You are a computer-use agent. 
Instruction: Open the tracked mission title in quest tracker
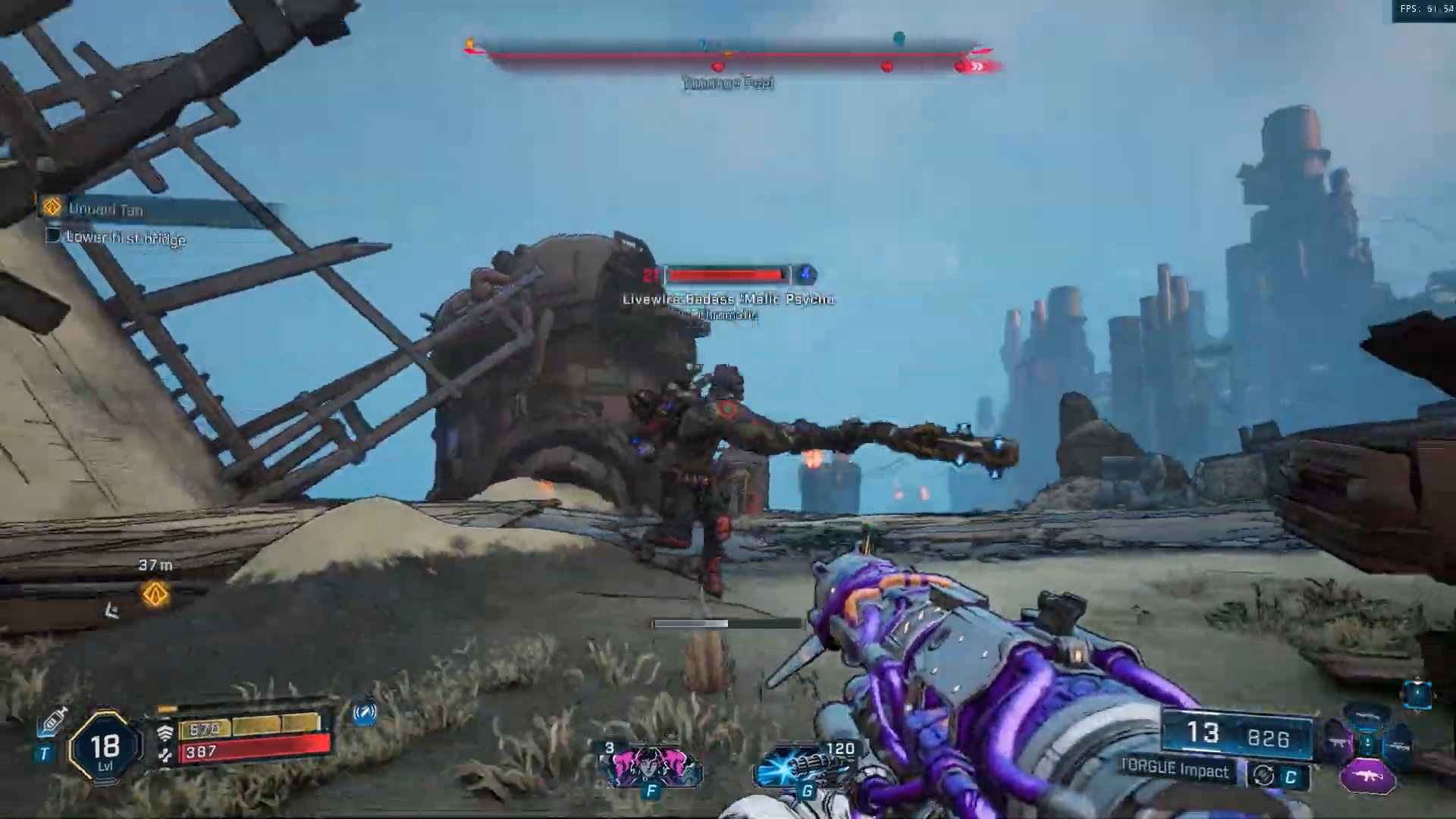(105, 209)
